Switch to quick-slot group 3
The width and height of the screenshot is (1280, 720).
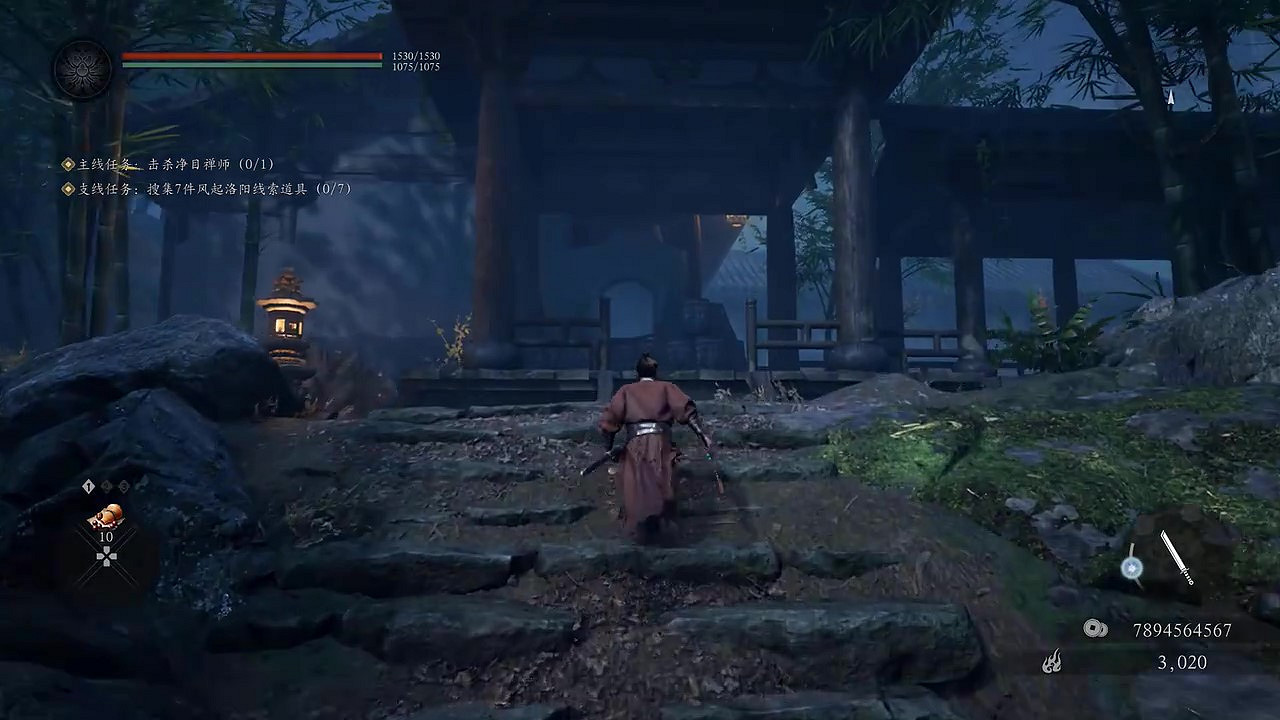click(x=123, y=486)
